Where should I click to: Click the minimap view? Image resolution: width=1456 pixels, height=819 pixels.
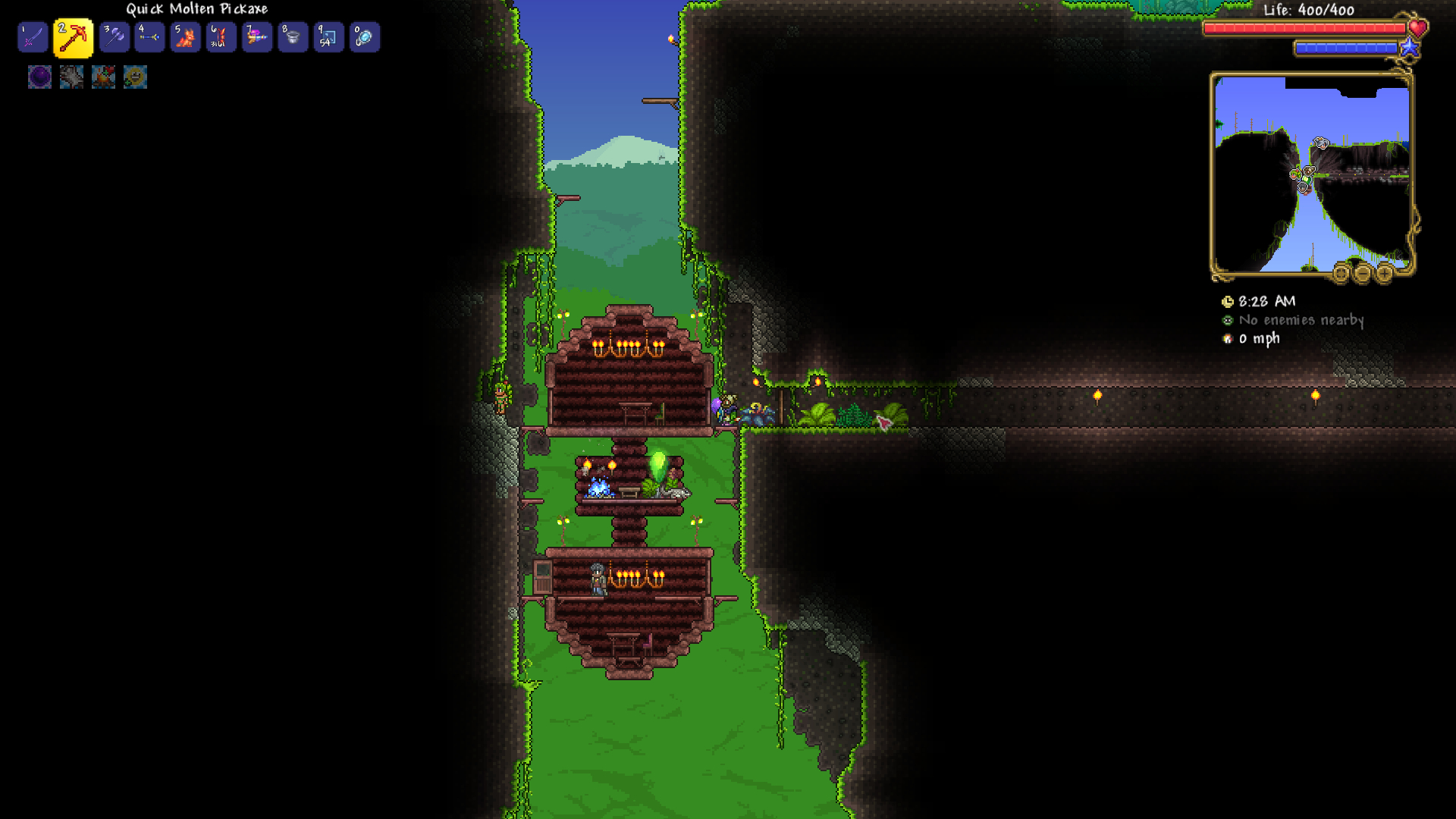[1311, 174]
